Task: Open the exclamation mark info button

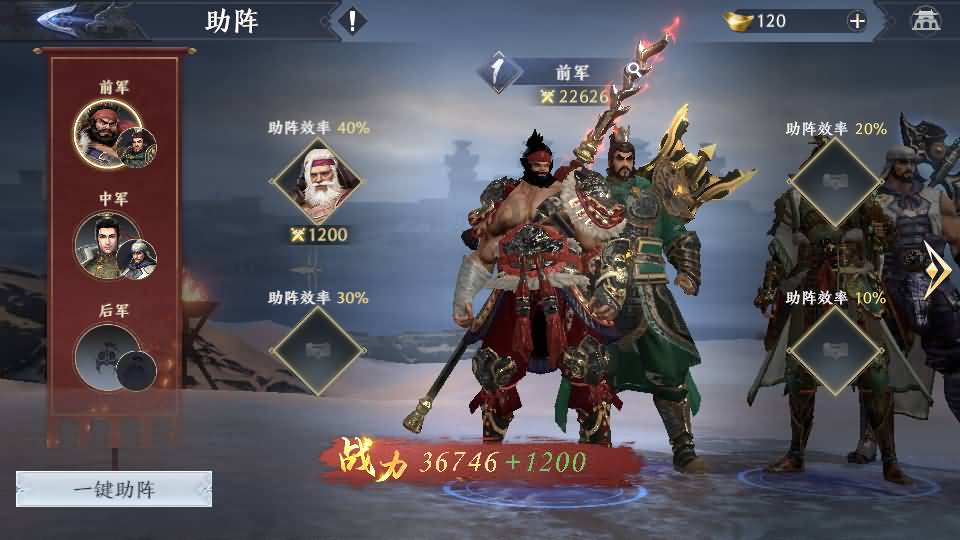Action: [352, 21]
